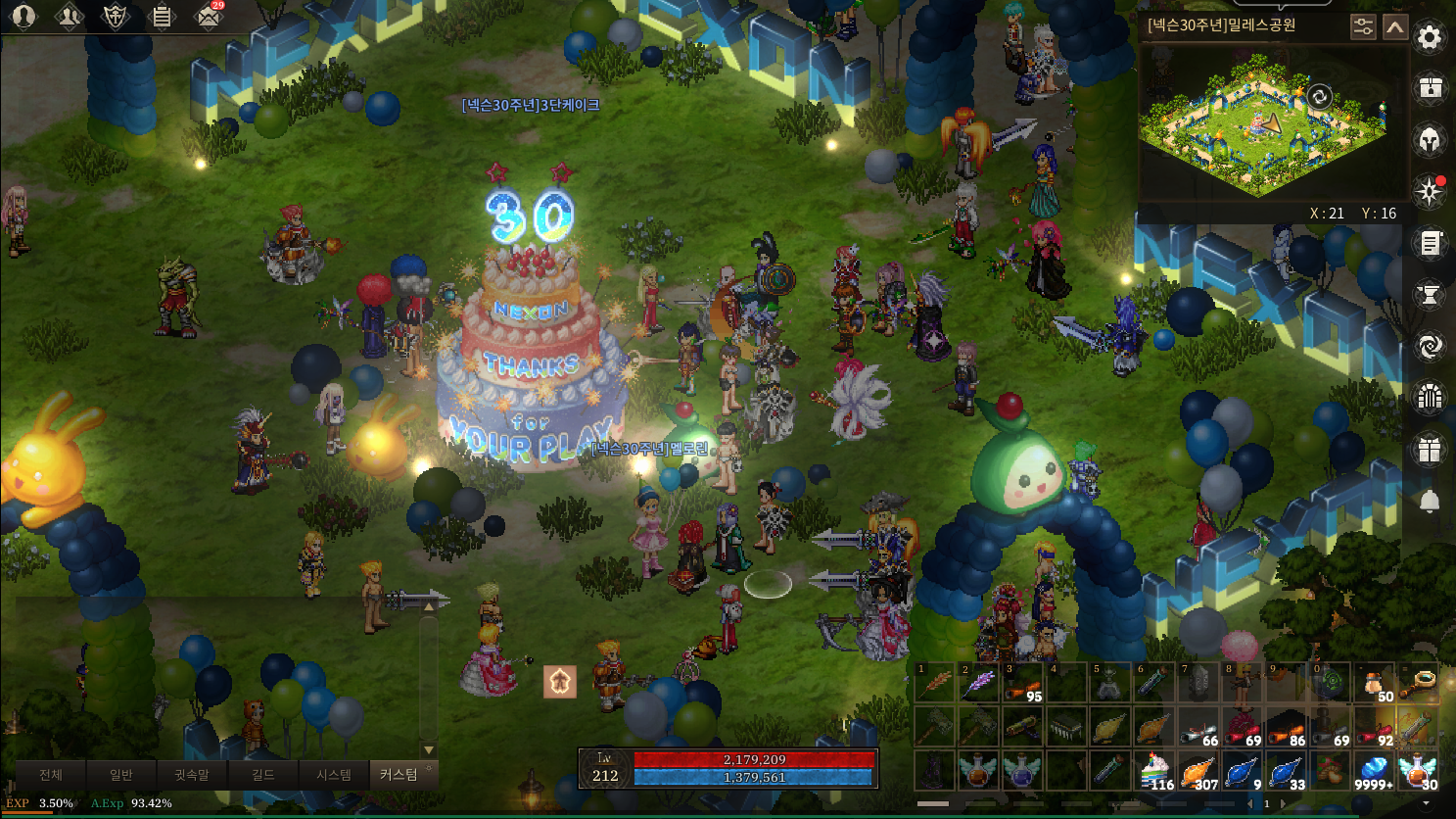This screenshot has height=819, width=1456.
Task: Go to next hotbar page arrow
Action: tap(1284, 804)
